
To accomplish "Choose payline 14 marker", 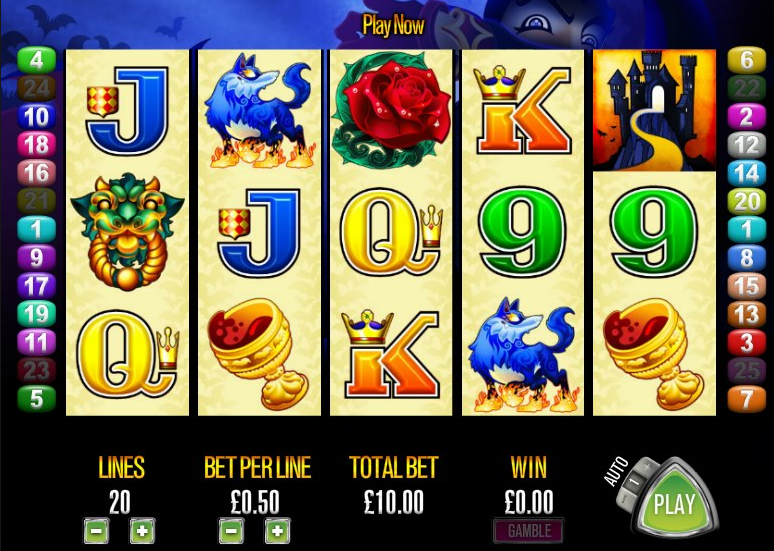I will click(x=746, y=173).
